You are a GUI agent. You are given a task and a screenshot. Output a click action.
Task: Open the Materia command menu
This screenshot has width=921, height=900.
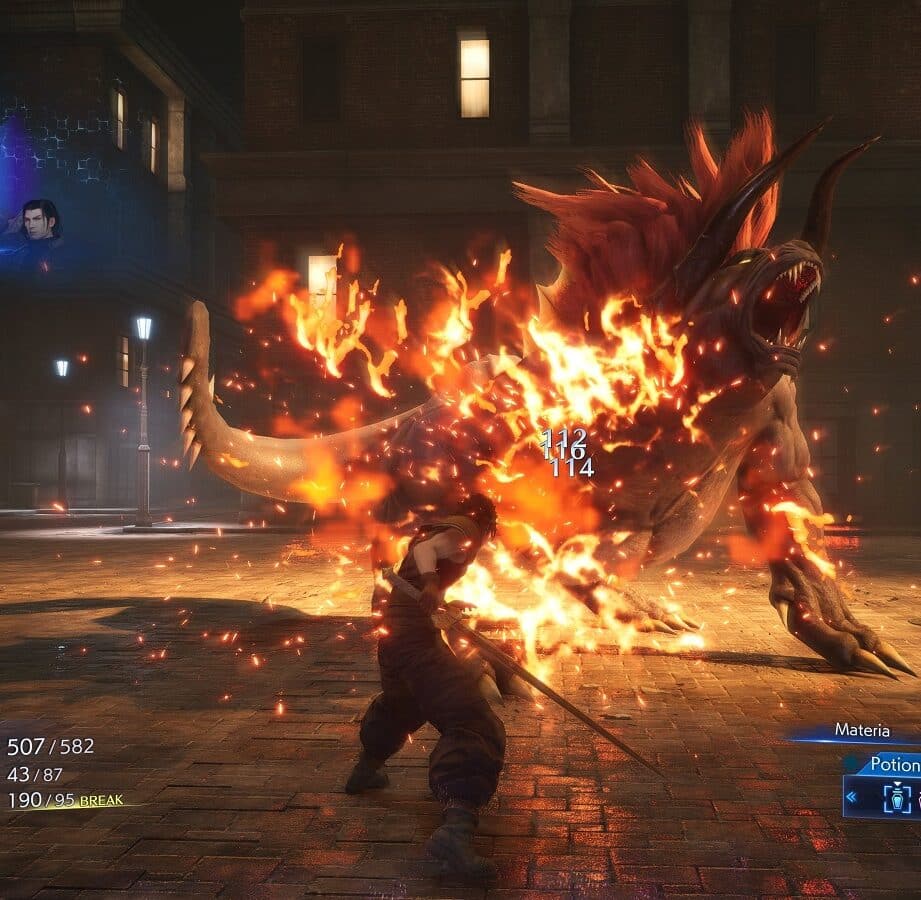pos(861,731)
